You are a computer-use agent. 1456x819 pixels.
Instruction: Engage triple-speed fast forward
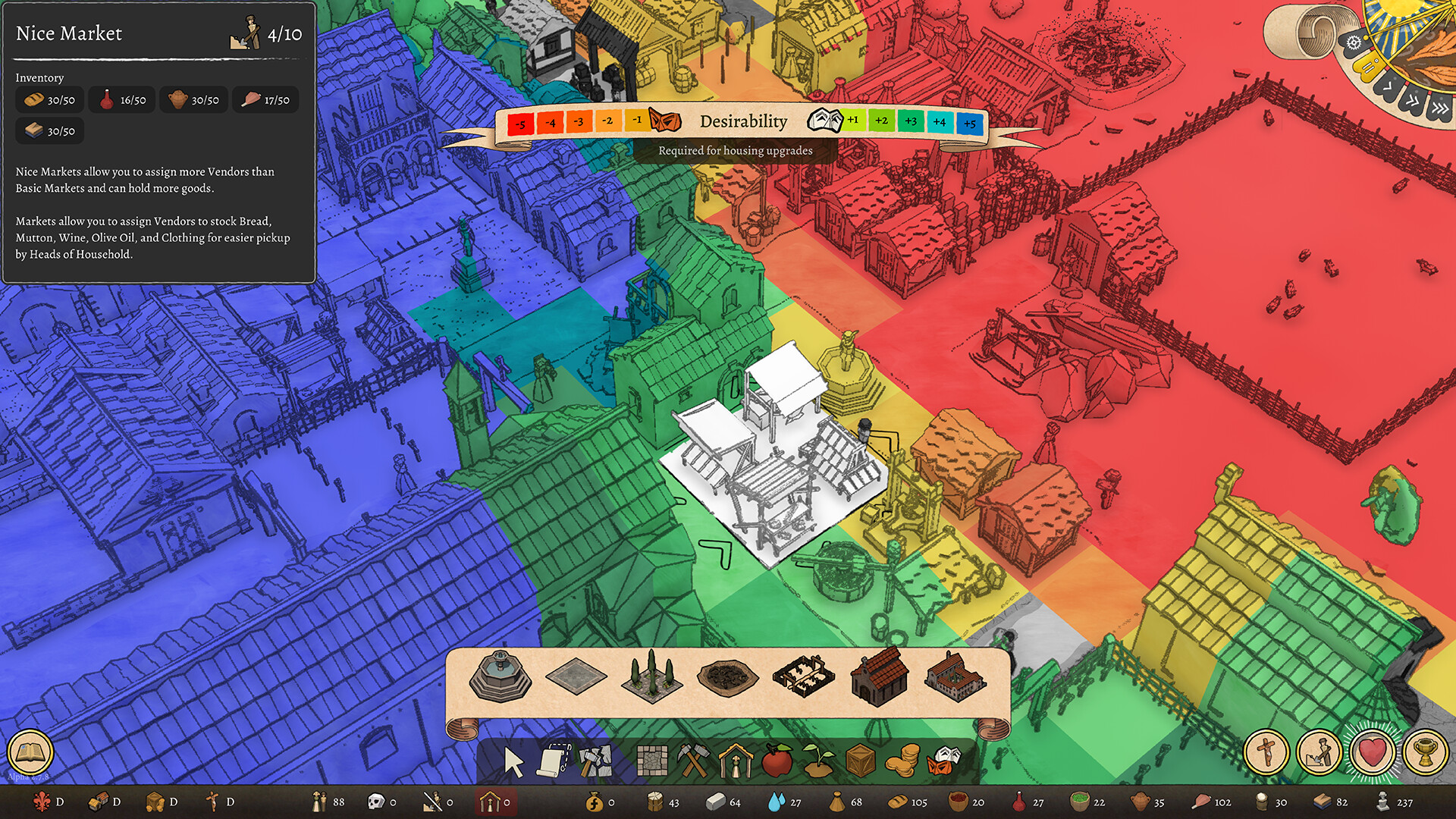pos(1439,108)
